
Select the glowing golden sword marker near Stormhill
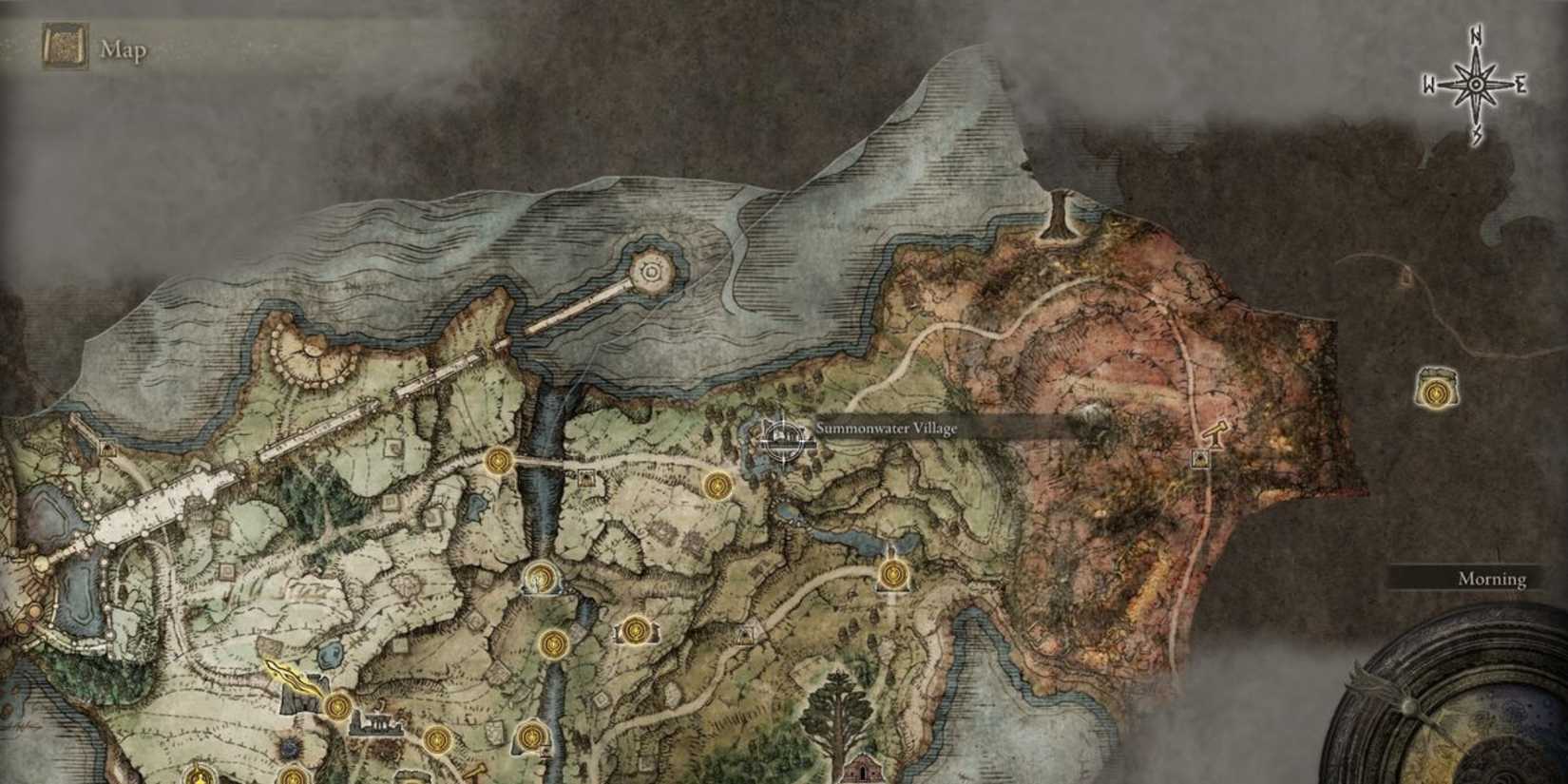(x=292, y=675)
